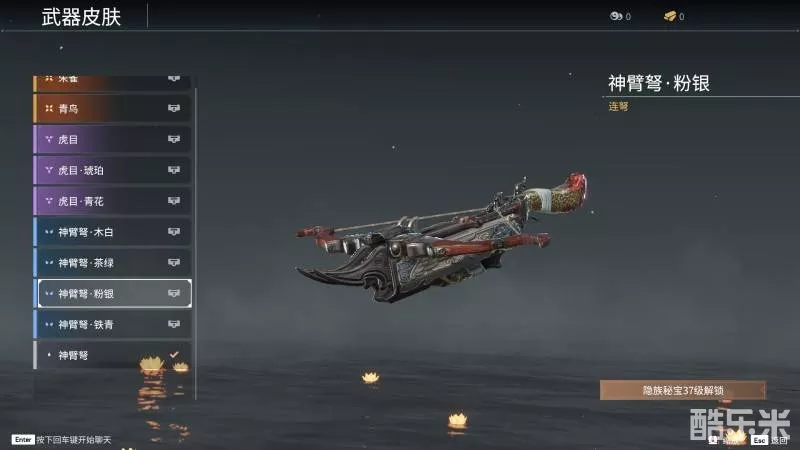Pick the 神臂弩·铁青 skin
The width and height of the screenshot is (800, 450).
click(112, 325)
